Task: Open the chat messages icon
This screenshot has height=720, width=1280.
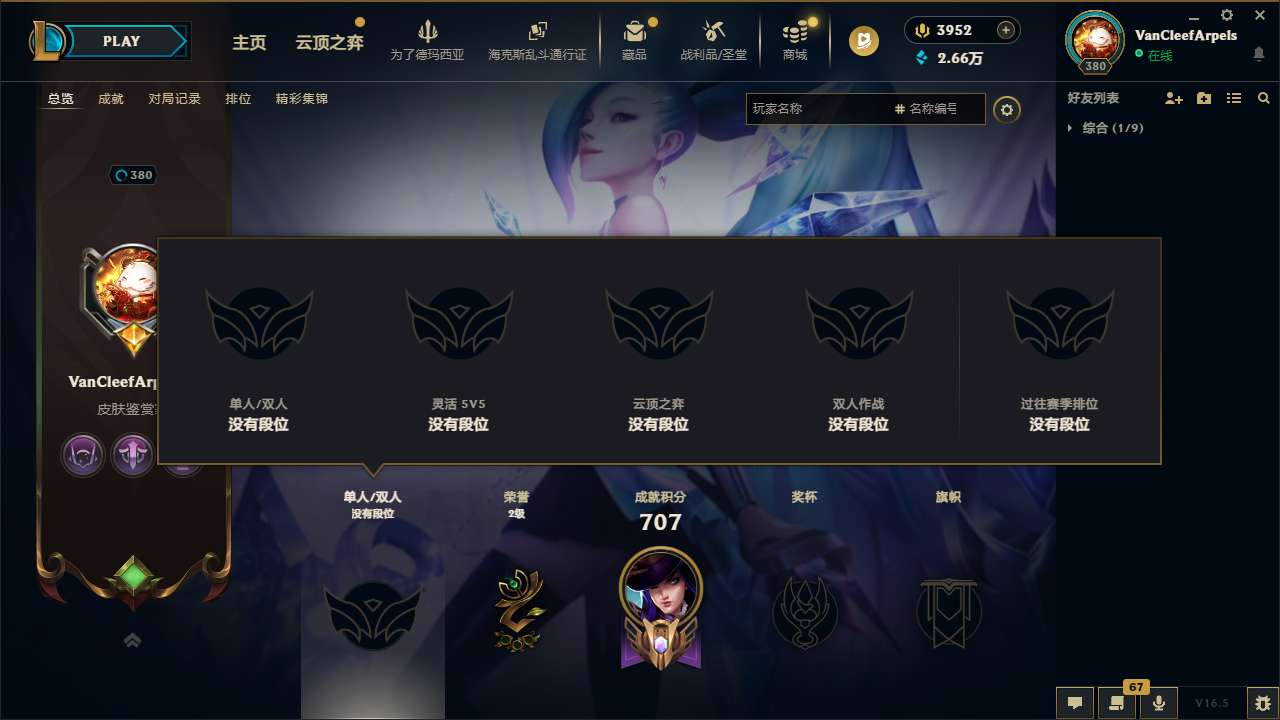Action: [x=1074, y=703]
